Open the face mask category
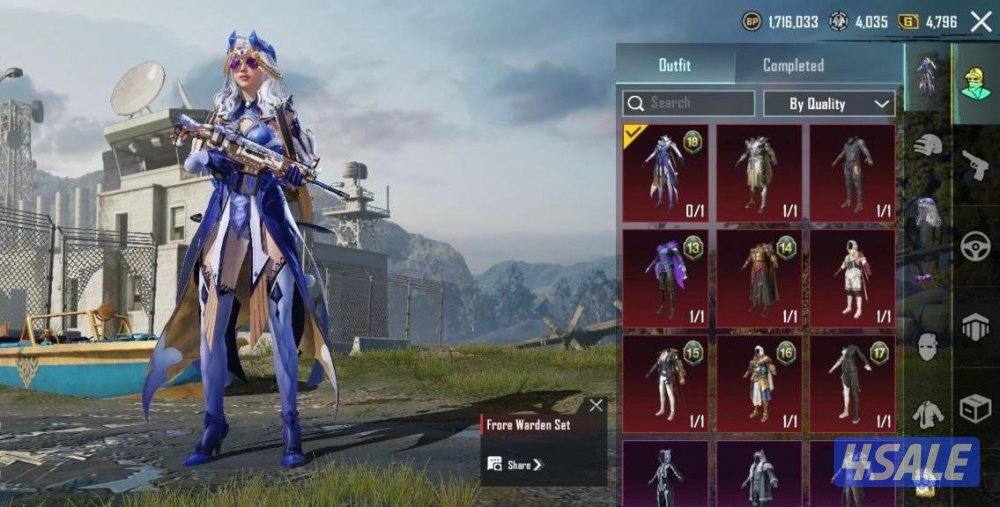The height and width of the screenshot is (507, 1000). pos(928,346)
